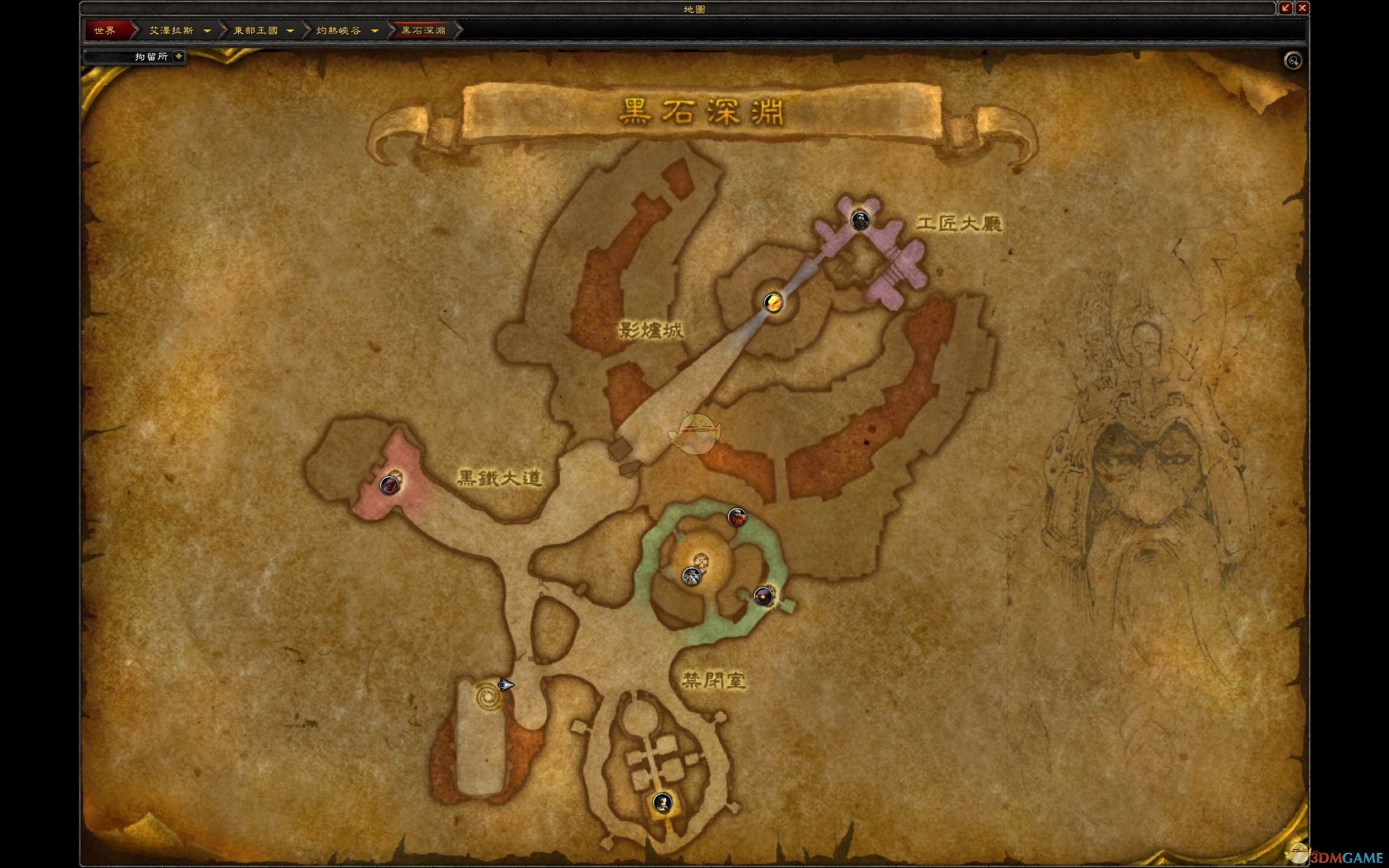The image size is (1389, 868).
Task: Pick the boss marker inside the ring's center
Action: click(x=692, y=576)
